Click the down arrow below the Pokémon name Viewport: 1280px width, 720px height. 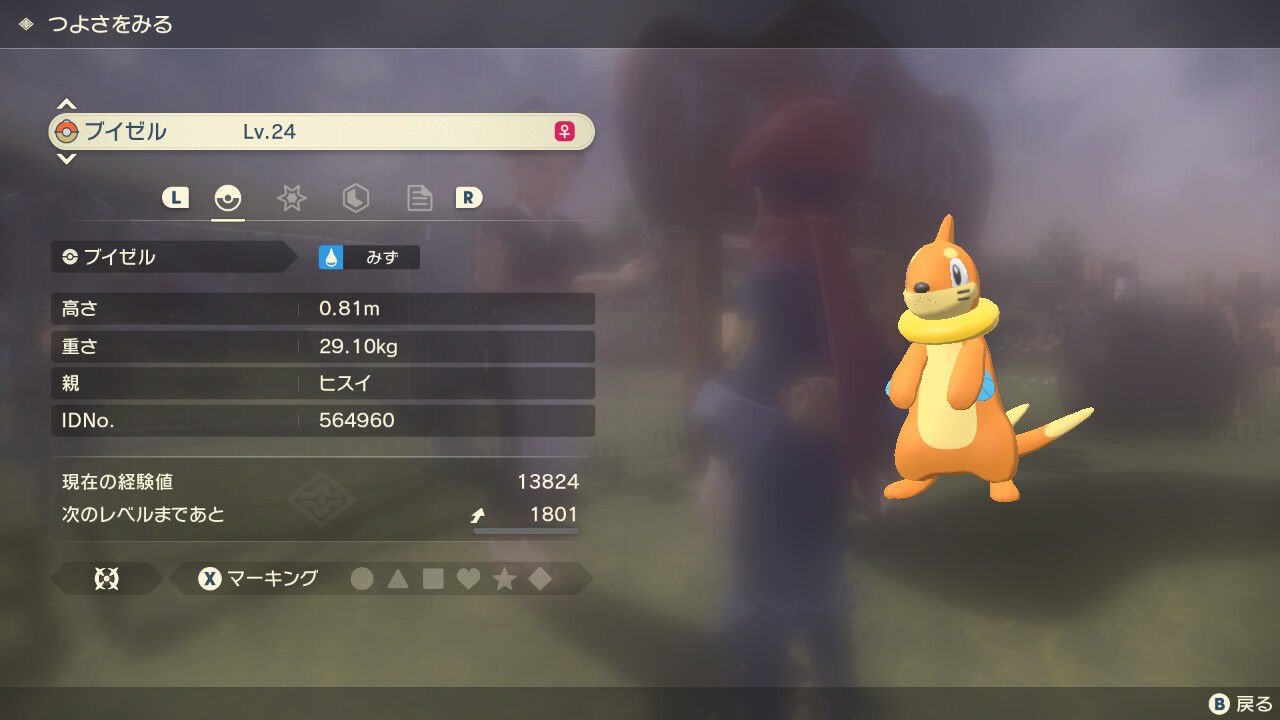click(x=66, y=158)
